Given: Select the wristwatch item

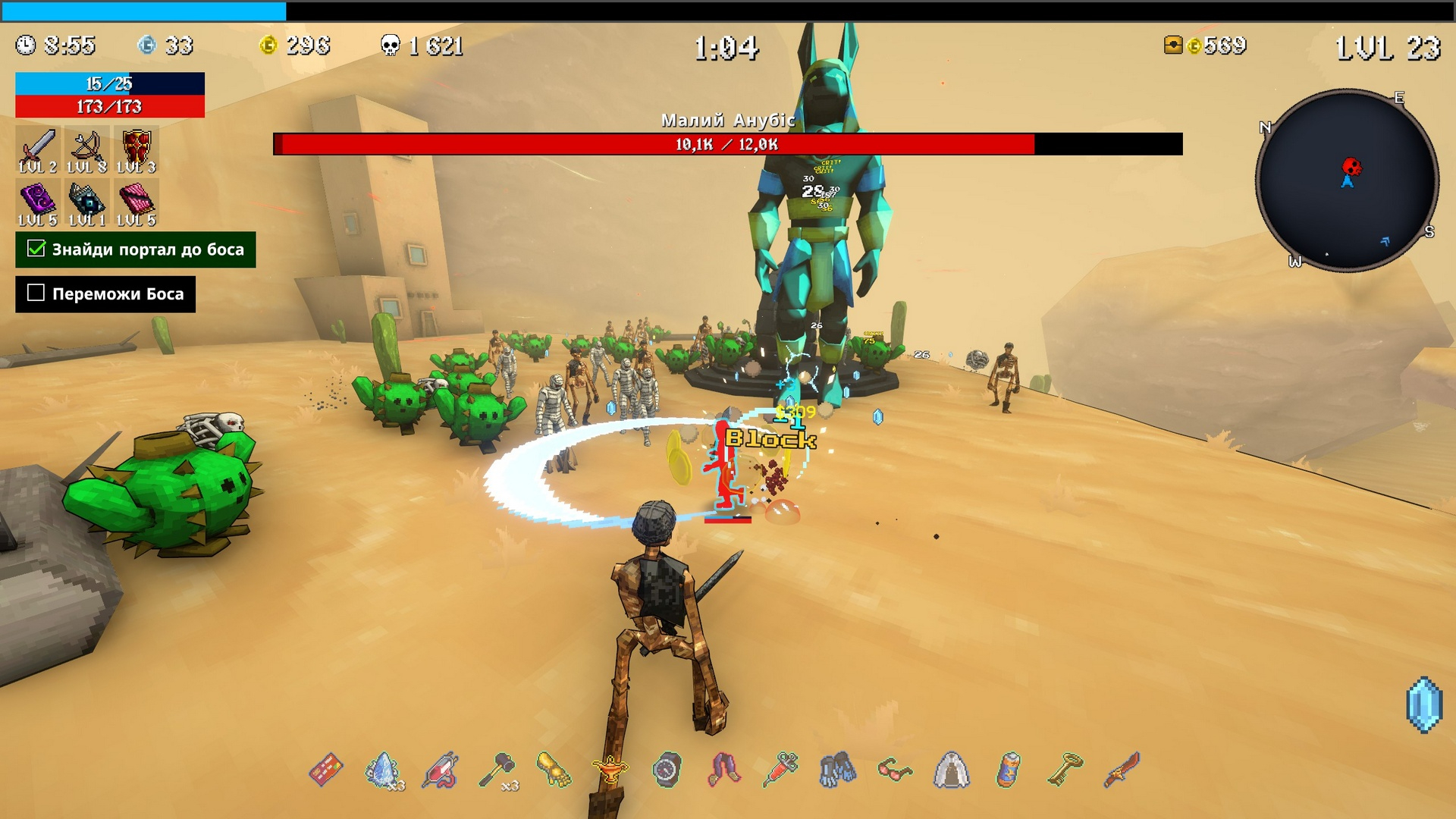Looking at the screenshot, I should click(667, 770).
